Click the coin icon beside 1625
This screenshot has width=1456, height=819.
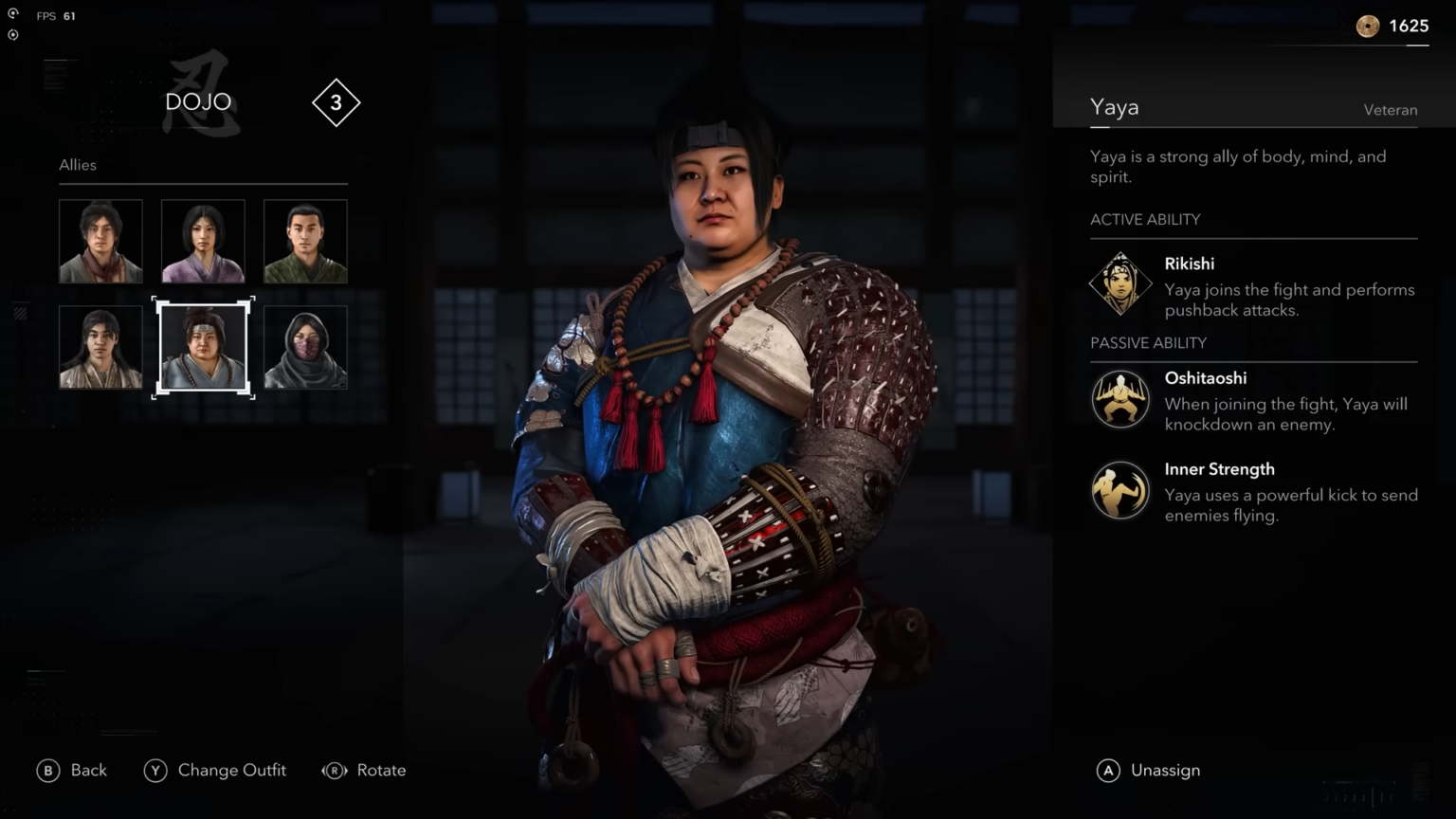click(x=1367, y=26)
